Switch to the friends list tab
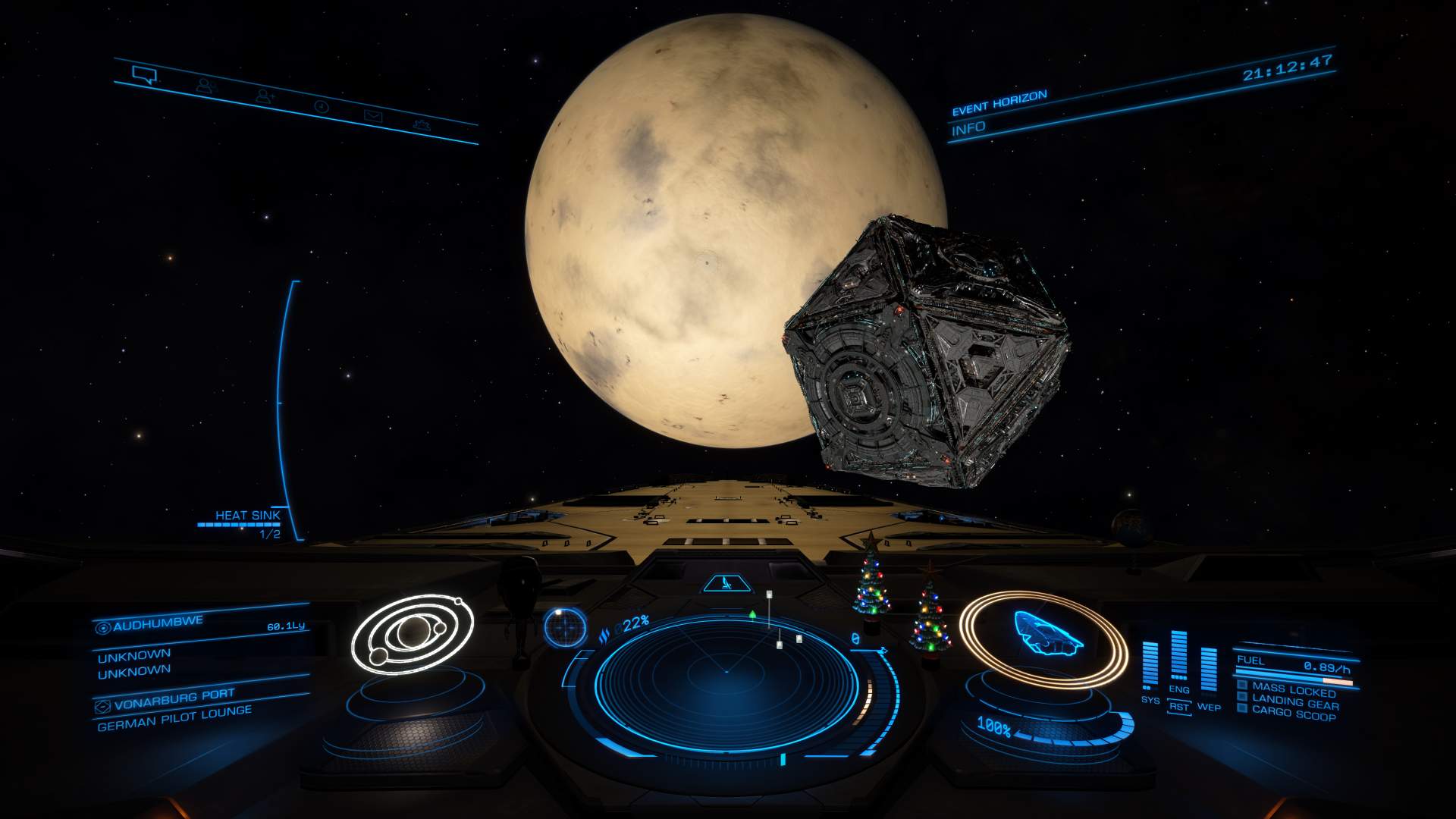Viewport: 1456px width, 819px height. [206, 86]
